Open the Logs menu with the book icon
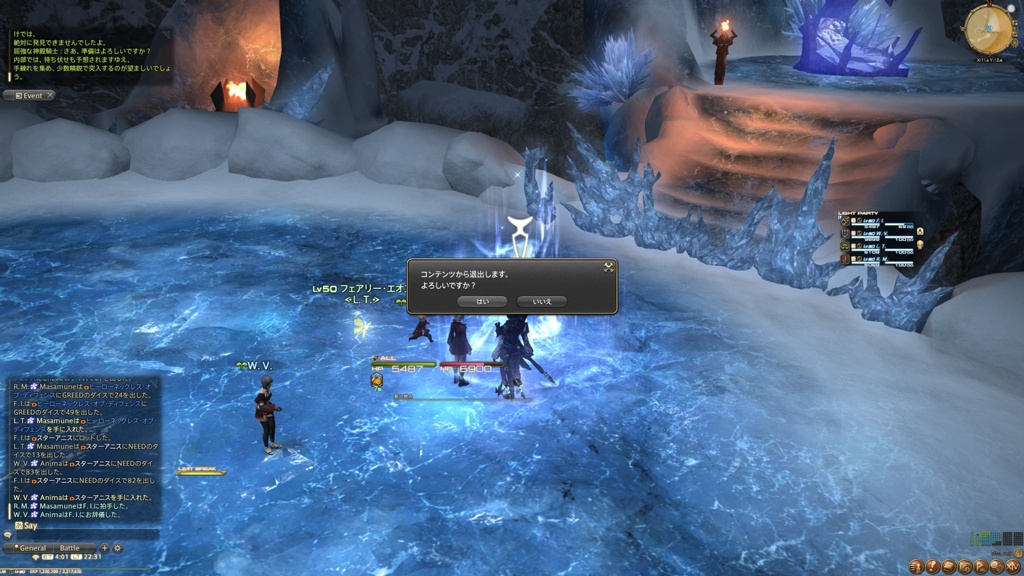The image size is (1024, 576). pyautogui.click(x=948, y=567)
